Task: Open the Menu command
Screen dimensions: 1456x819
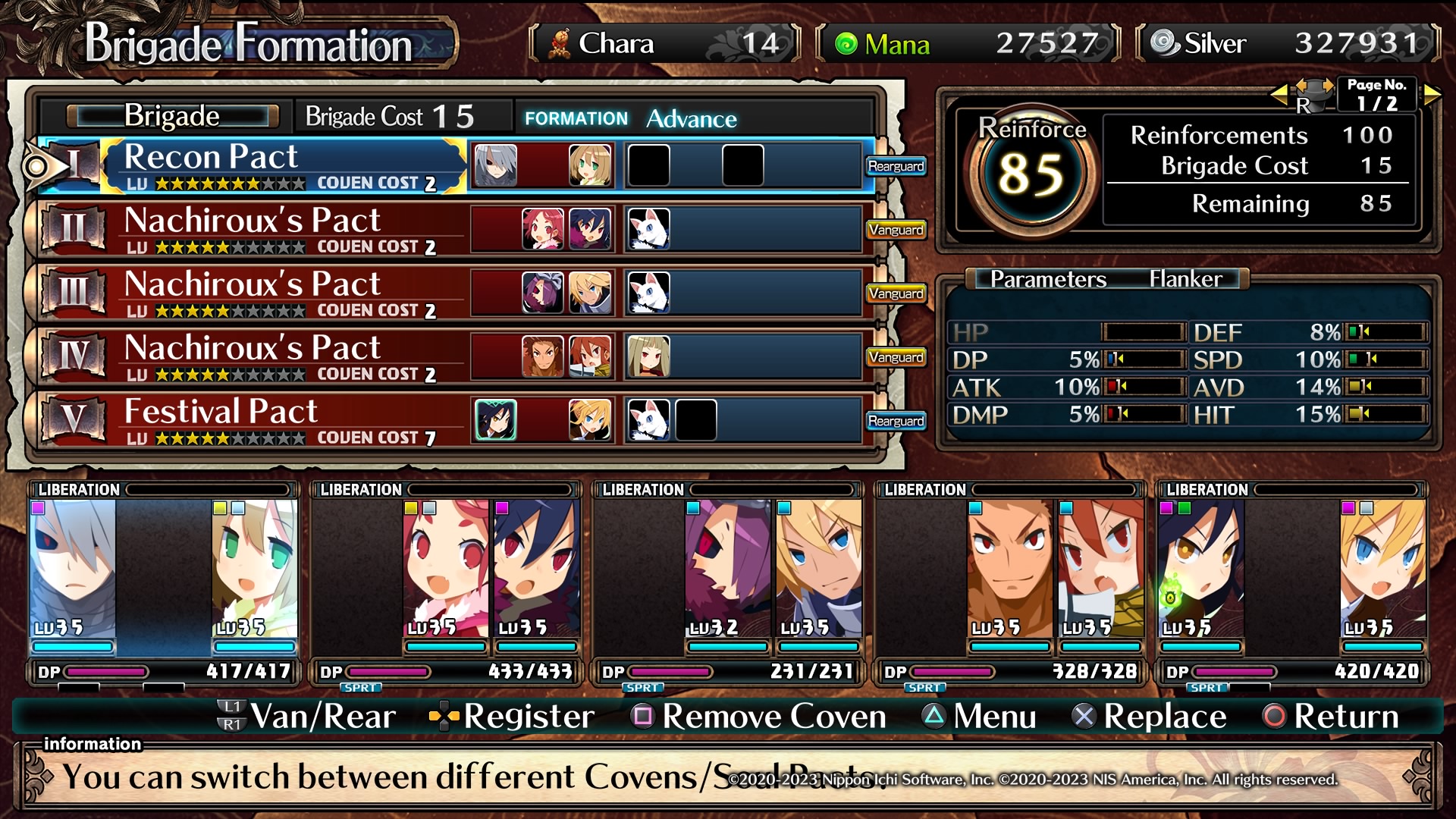Action: (x=978, y=717)
